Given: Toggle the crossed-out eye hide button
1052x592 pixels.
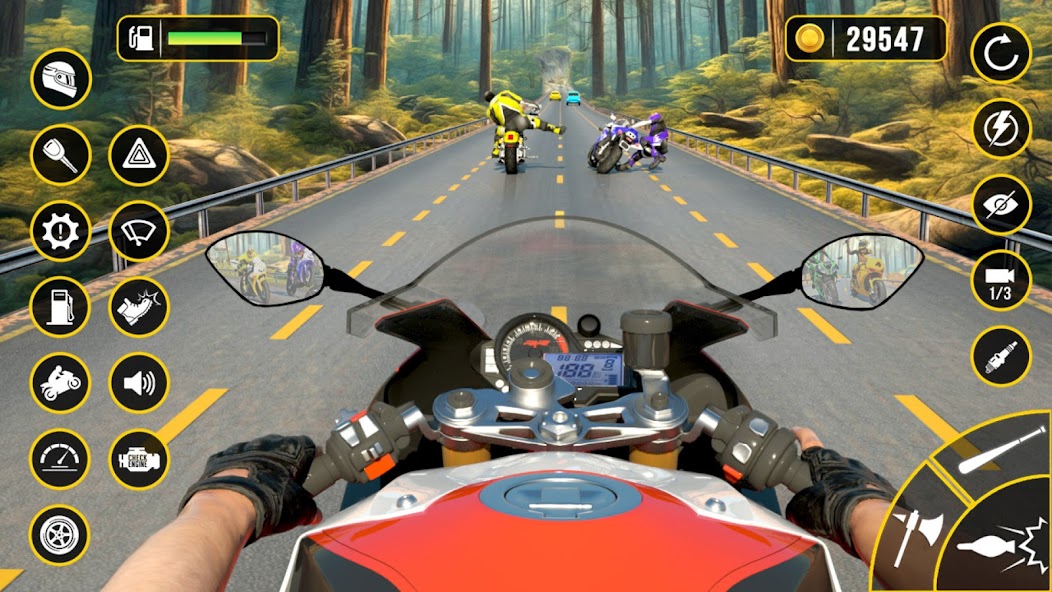Looking at the screenshot, I should click(x=1001, y=205).
